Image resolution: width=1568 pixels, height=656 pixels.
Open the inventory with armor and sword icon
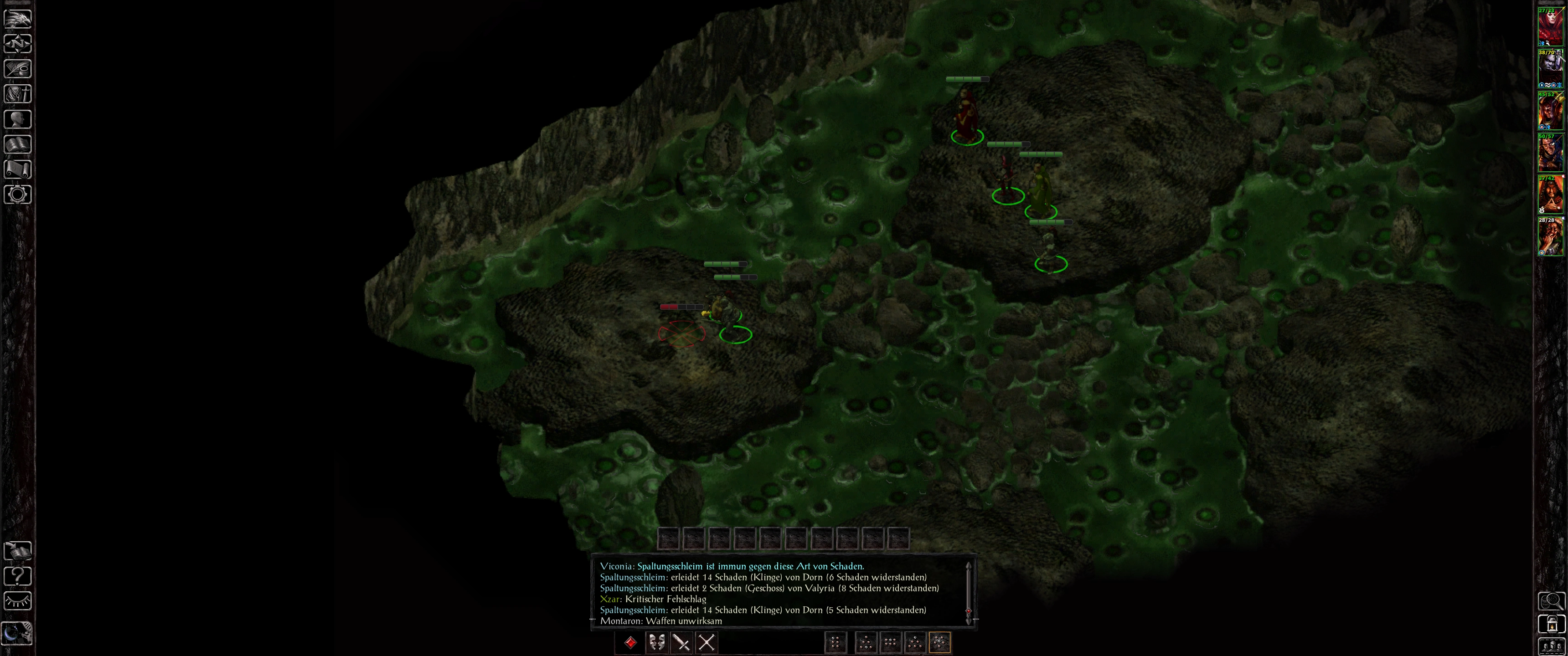point(18,94)
